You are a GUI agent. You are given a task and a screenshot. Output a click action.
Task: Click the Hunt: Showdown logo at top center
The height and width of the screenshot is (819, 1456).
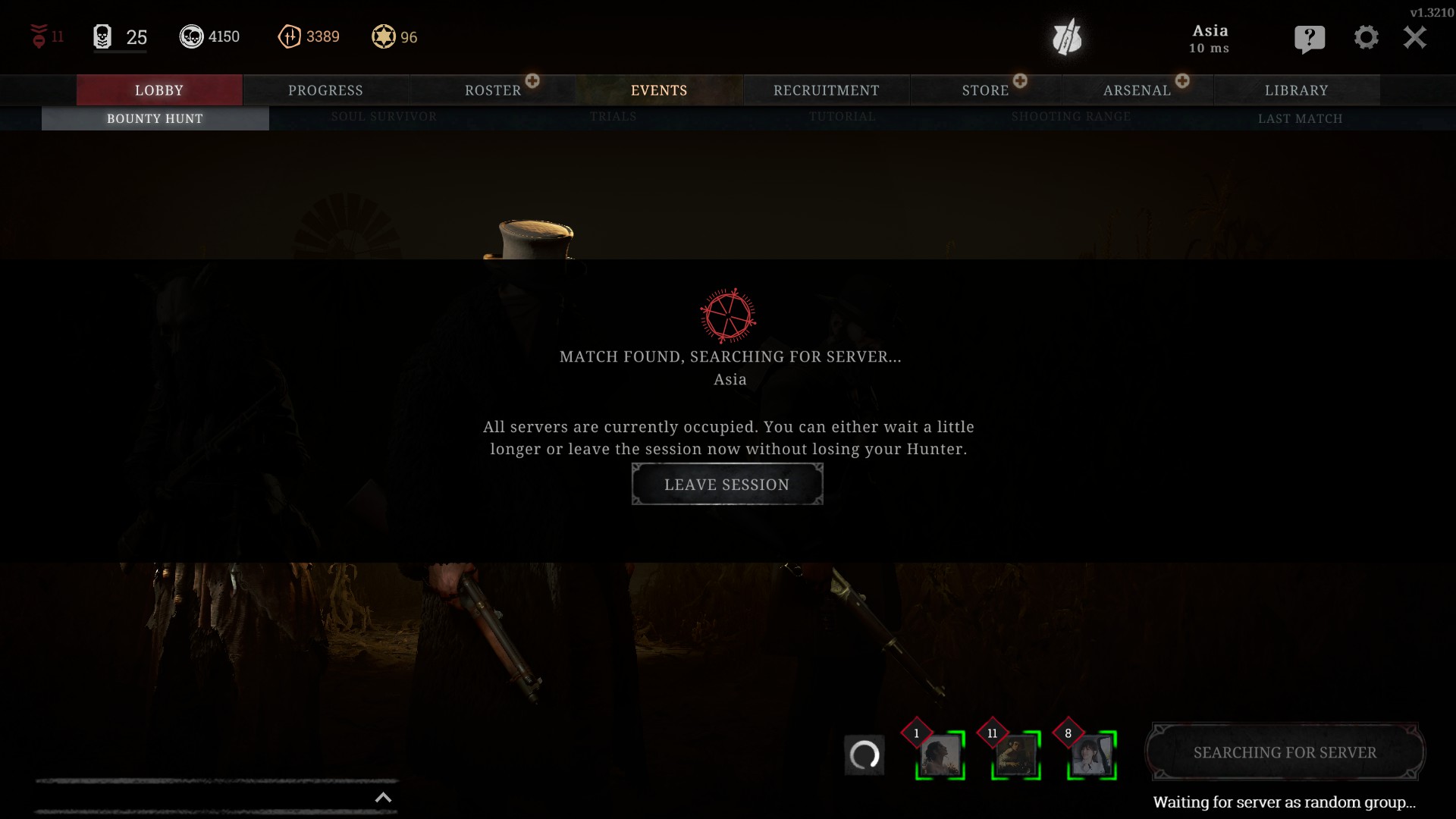tap(1068, 38)
